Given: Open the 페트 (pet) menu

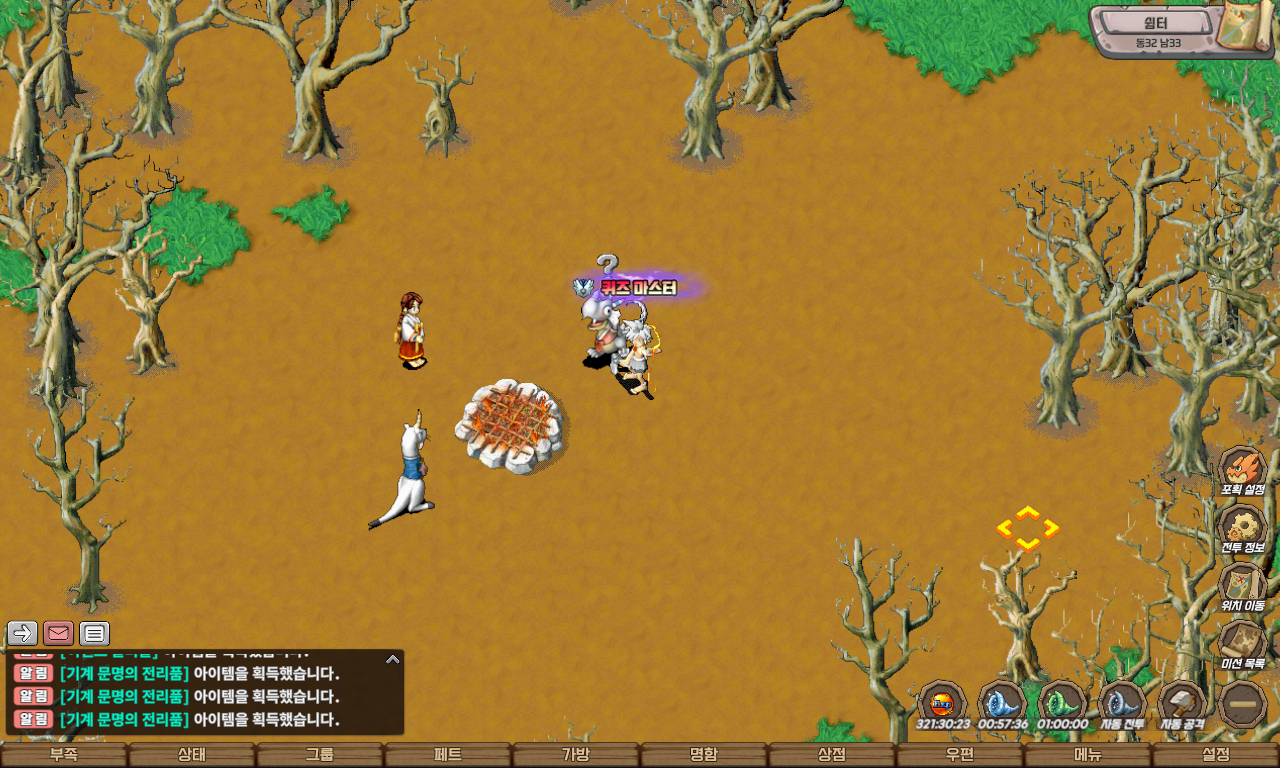Looking at the screenshot, I should (448, 755).
